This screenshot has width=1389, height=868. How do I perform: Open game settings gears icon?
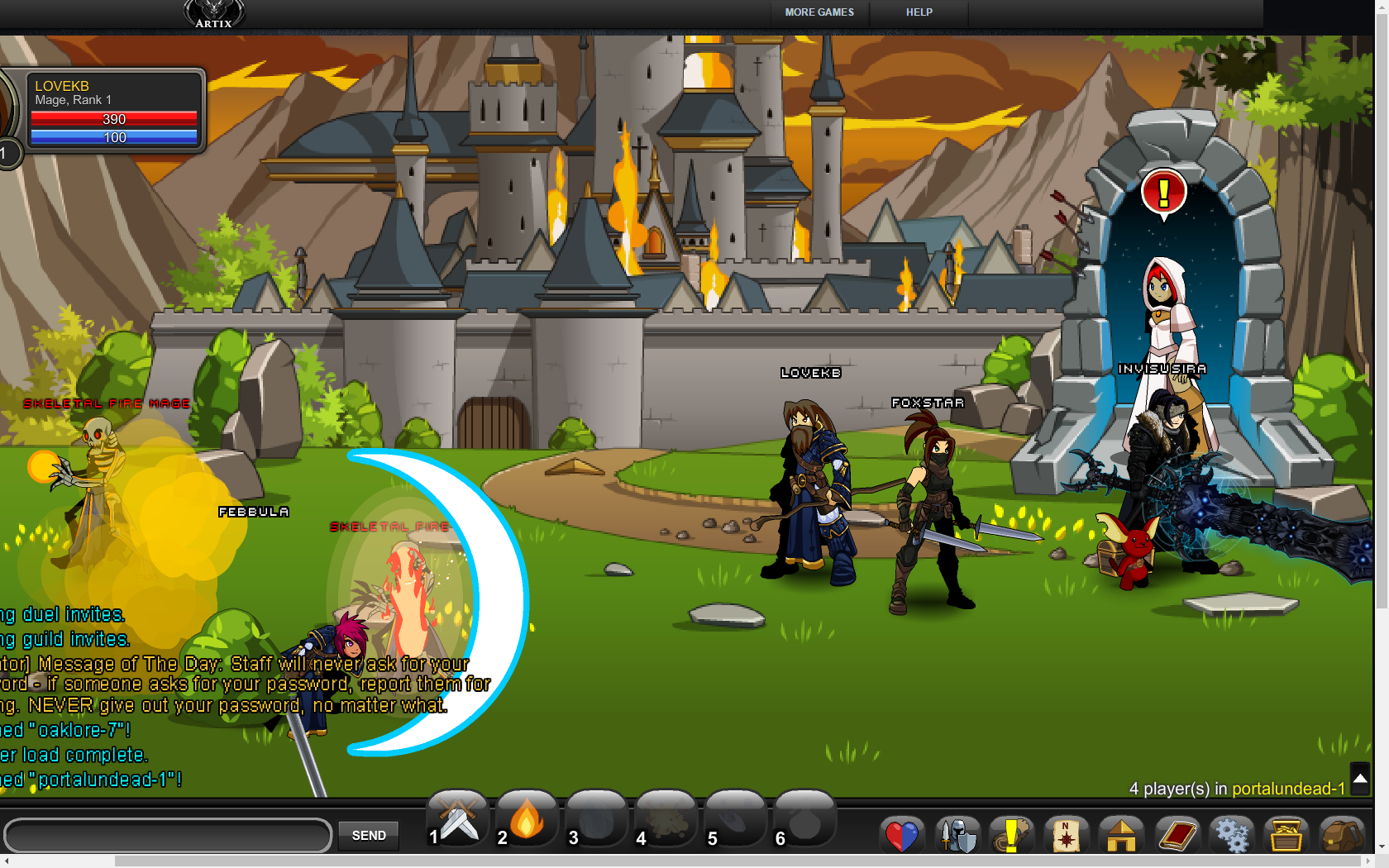(1231, 835)
